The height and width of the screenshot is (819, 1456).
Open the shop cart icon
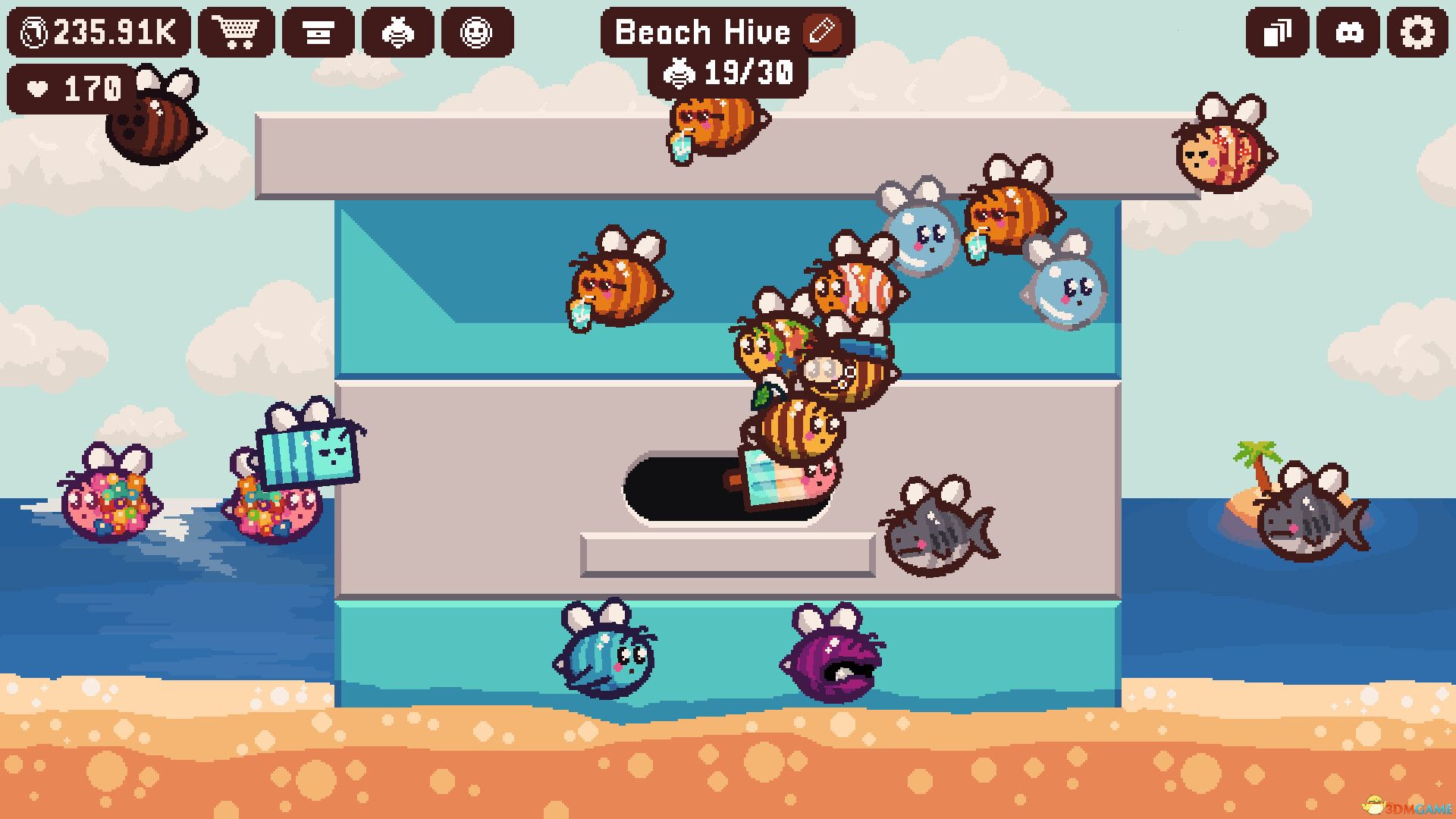pyautogui.click(x=237, y=32)
